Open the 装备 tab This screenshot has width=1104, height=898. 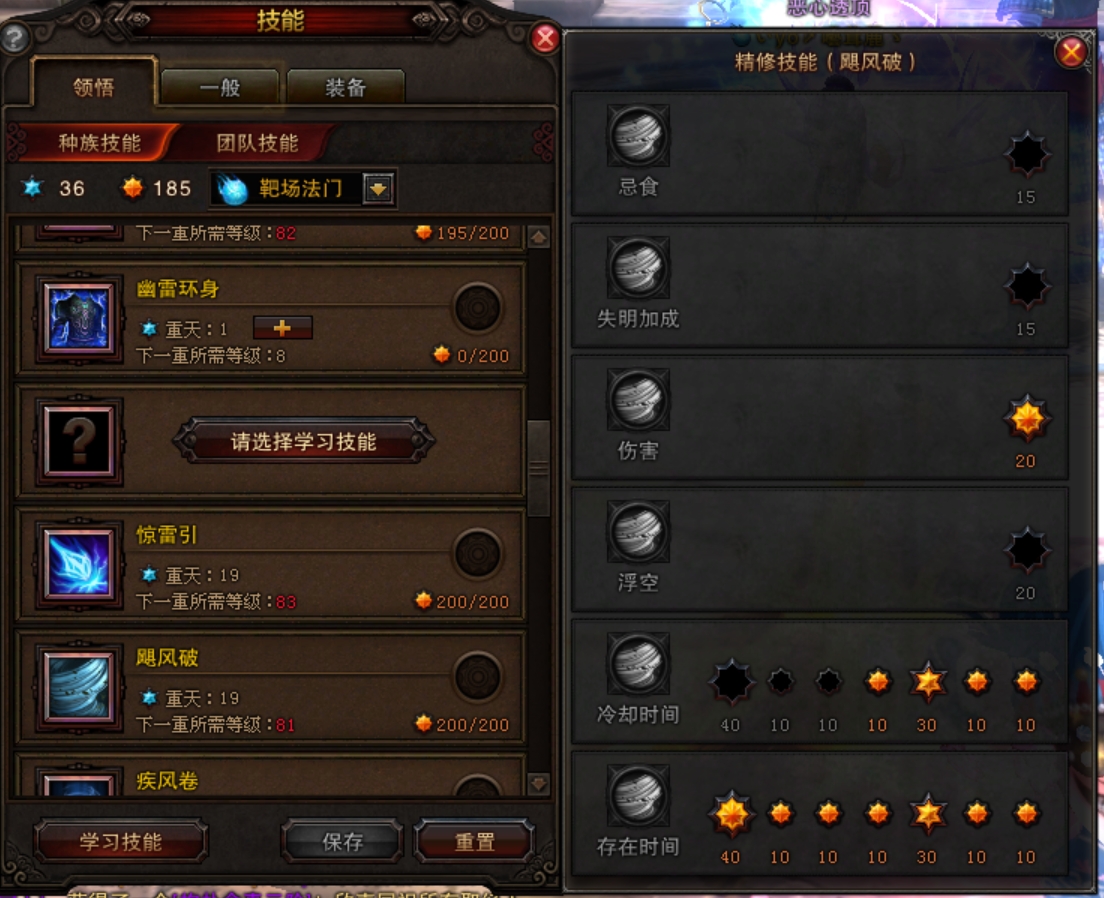345,88
